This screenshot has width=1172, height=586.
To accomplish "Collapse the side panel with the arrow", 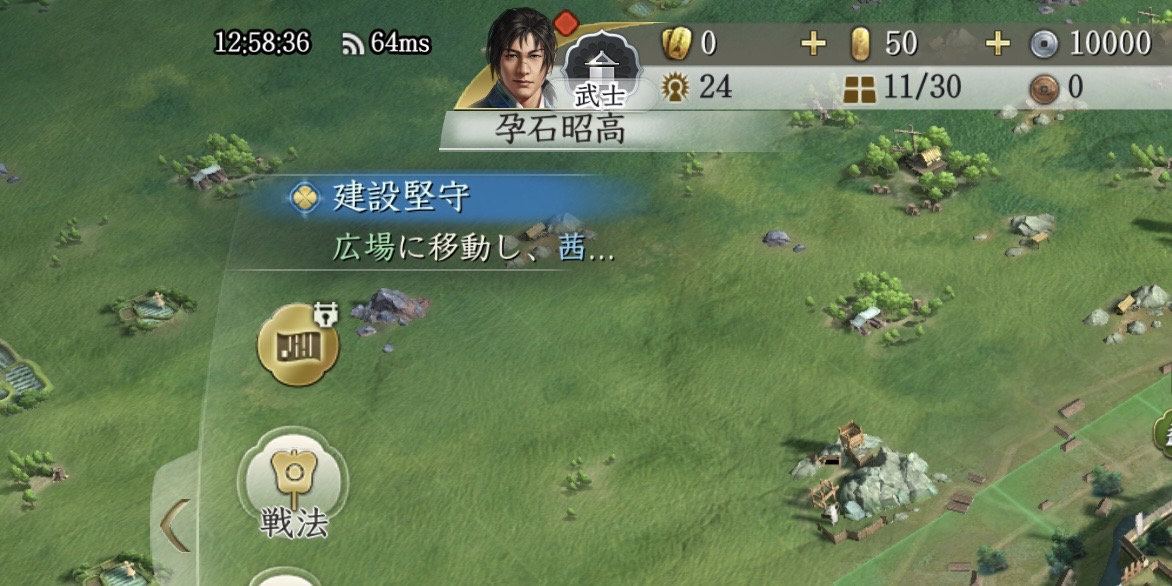I will click(177, 520).
